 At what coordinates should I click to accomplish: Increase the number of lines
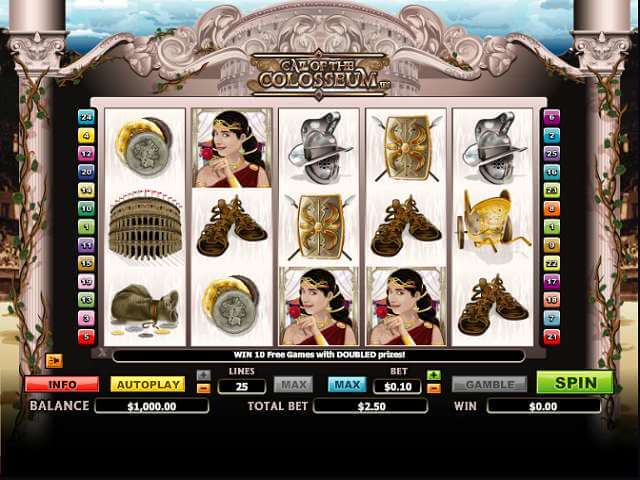[204, 376]
